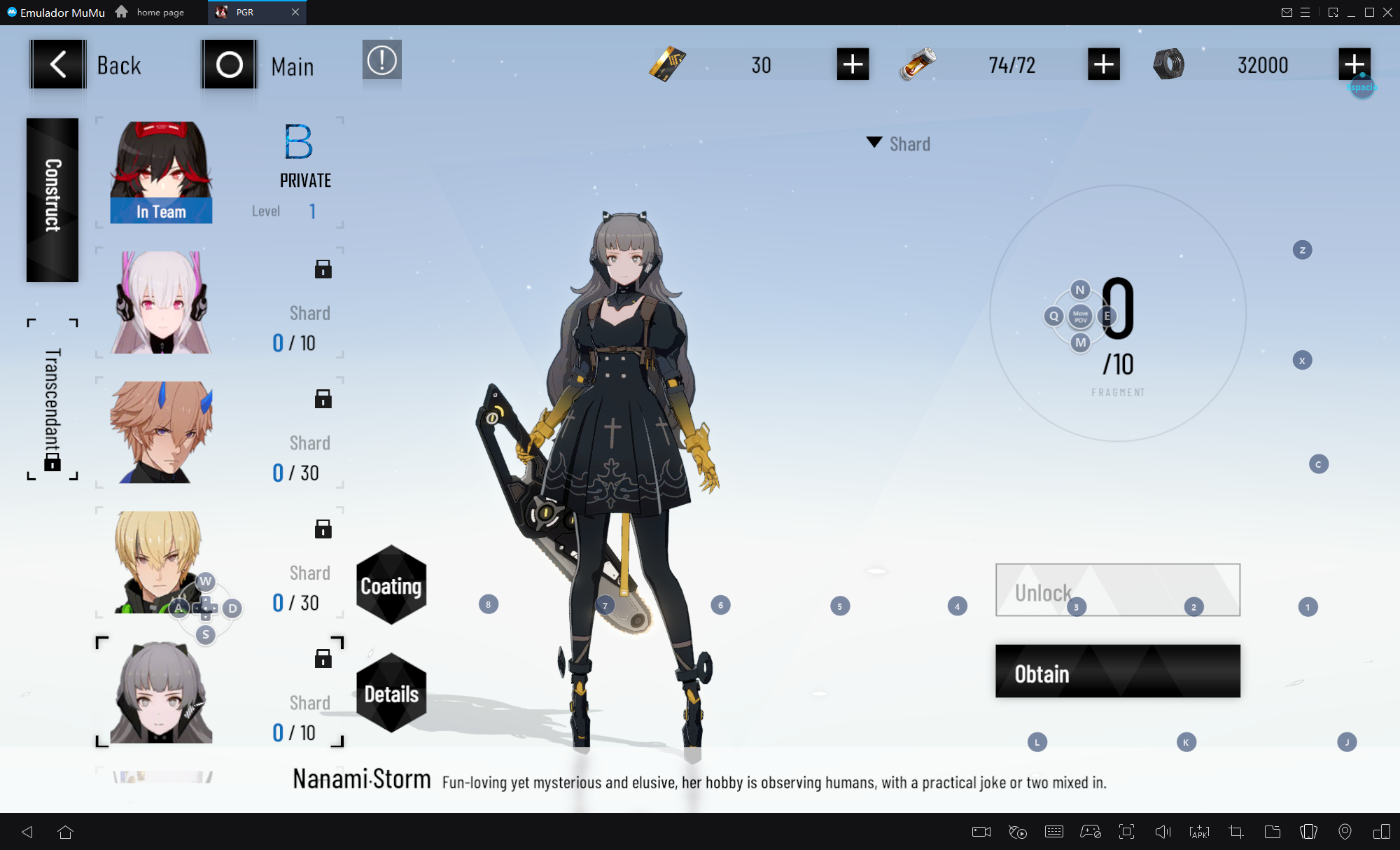Select the orange-haired character with blue horns

pyautogui.click(x=161, y=432)
